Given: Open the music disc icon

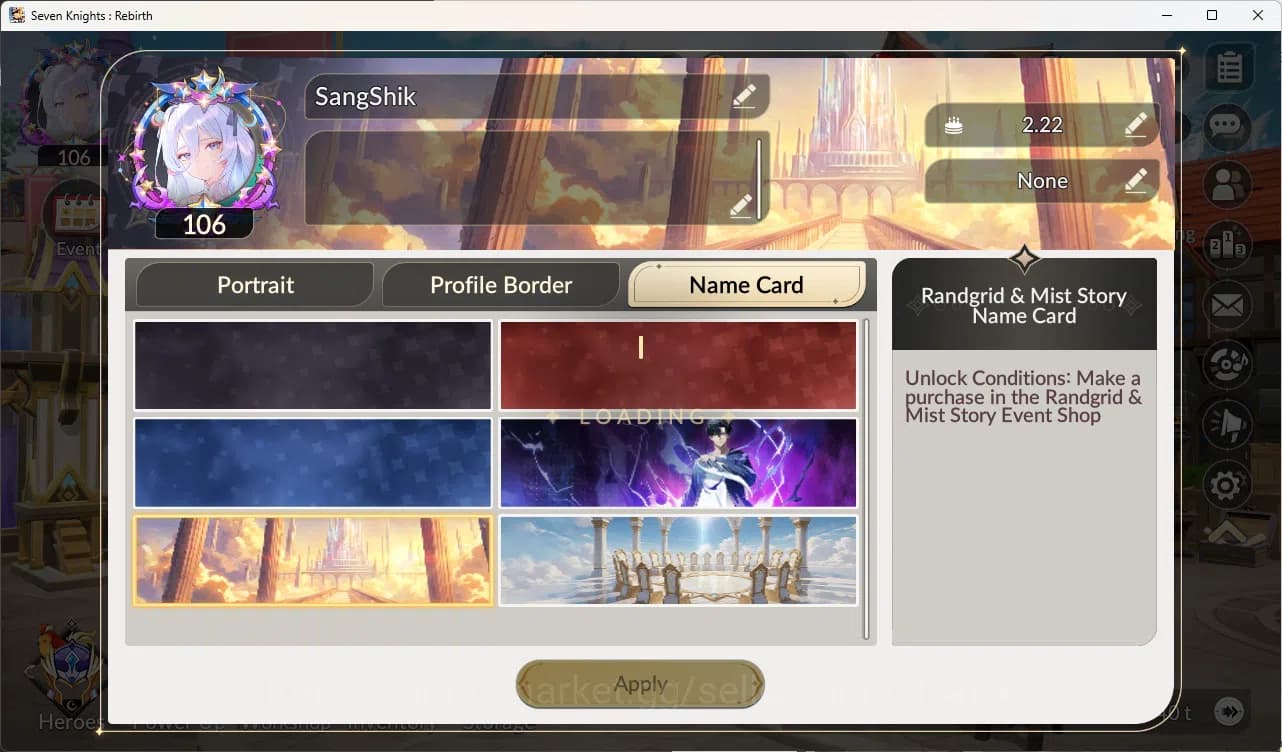Looking at the screenshot, I should (x=1228, y=364).
